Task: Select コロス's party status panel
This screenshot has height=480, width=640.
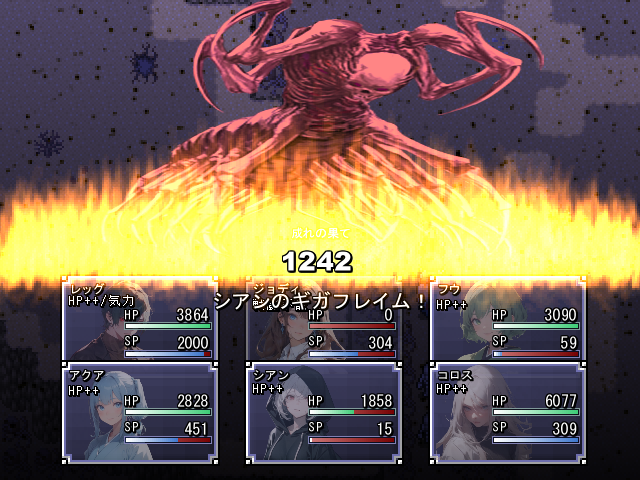Action: (507, 412)
